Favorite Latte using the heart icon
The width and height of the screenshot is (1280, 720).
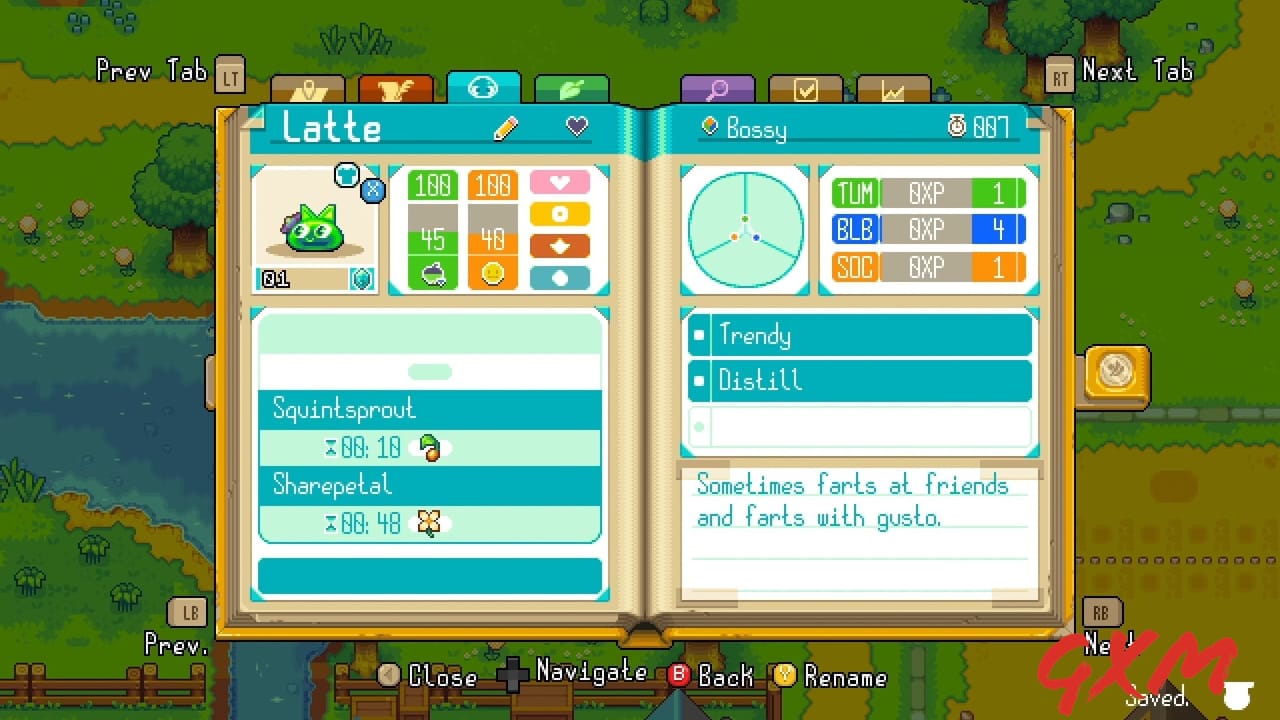[x=576, y=127]
